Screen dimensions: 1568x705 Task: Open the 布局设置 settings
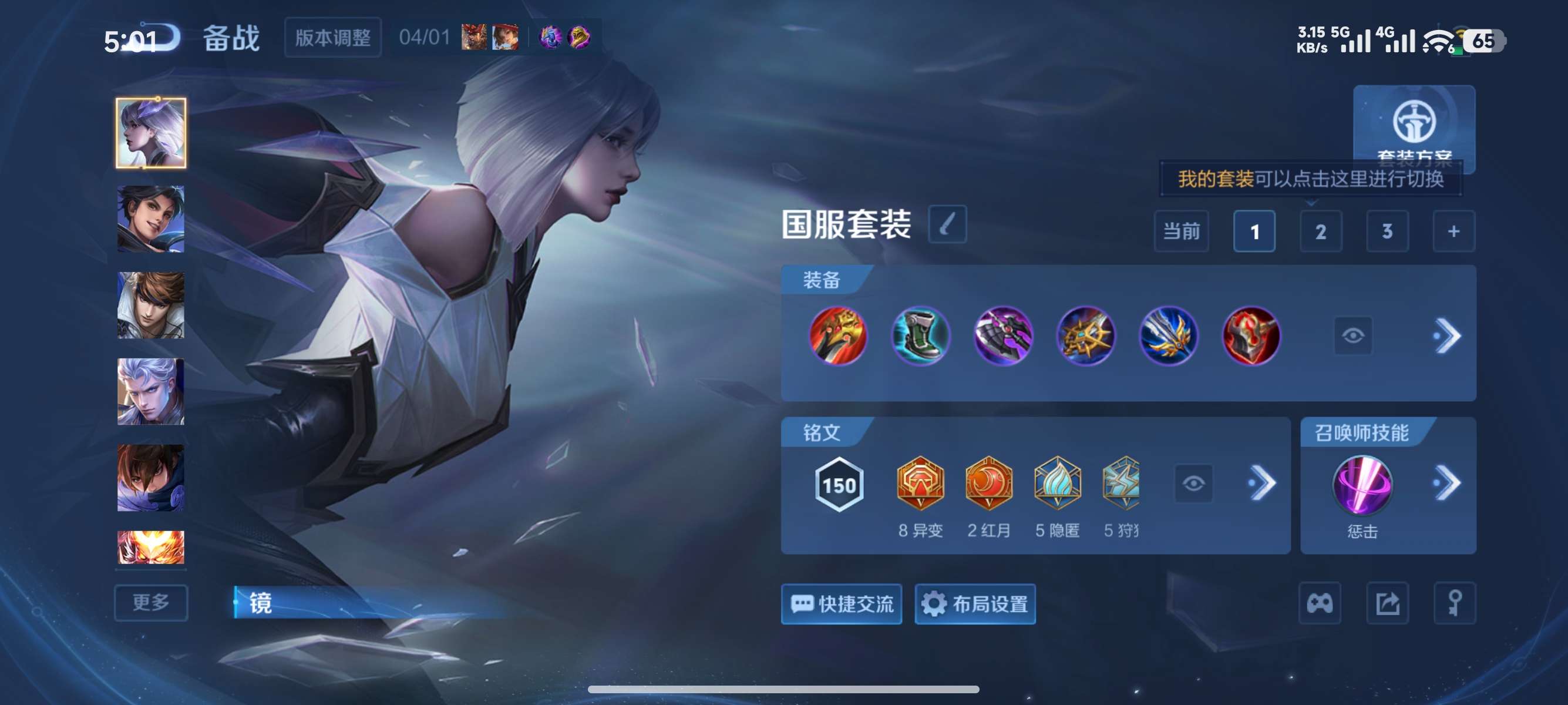point(974,605)
